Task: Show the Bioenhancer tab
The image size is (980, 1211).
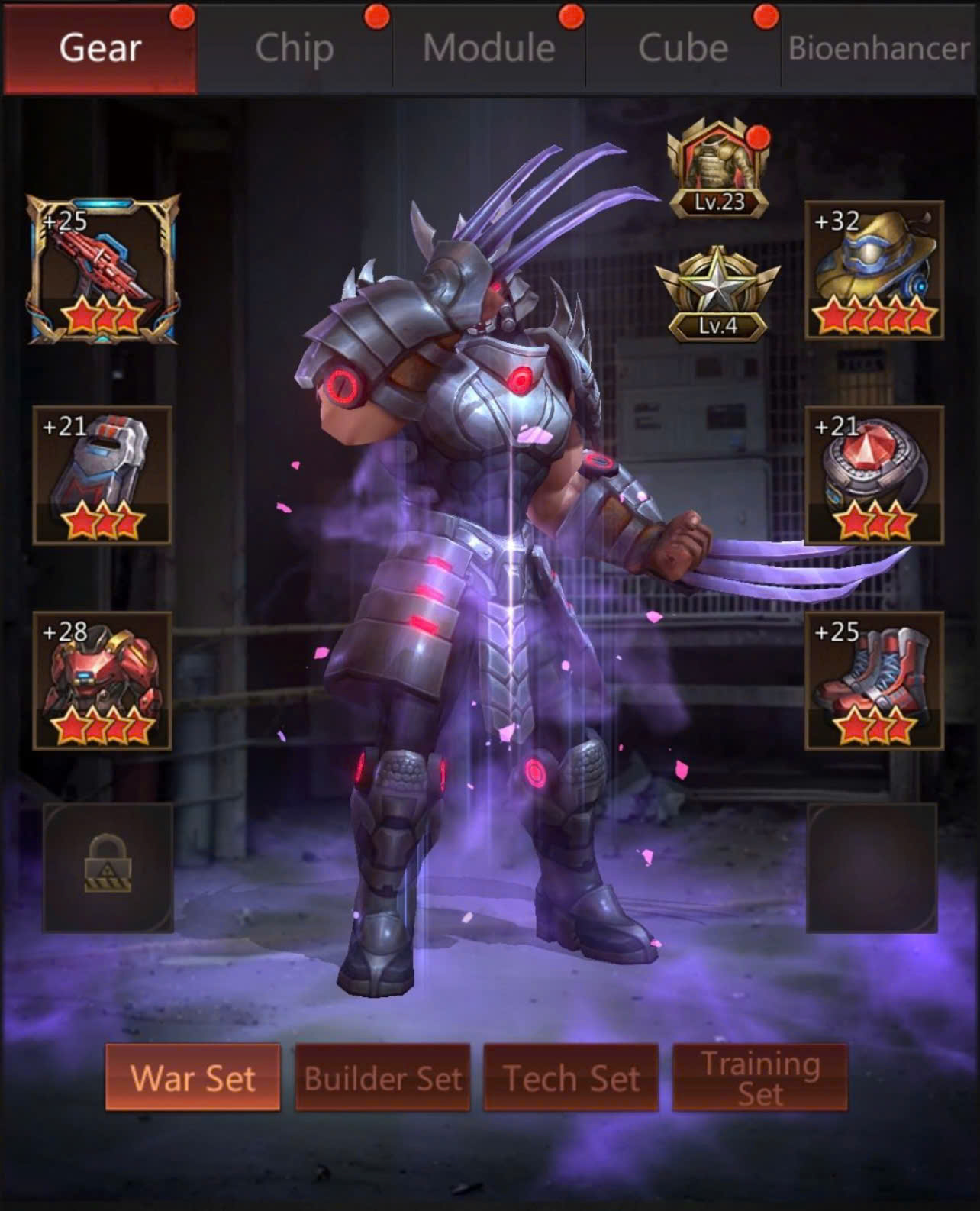Action: [879, 49]
